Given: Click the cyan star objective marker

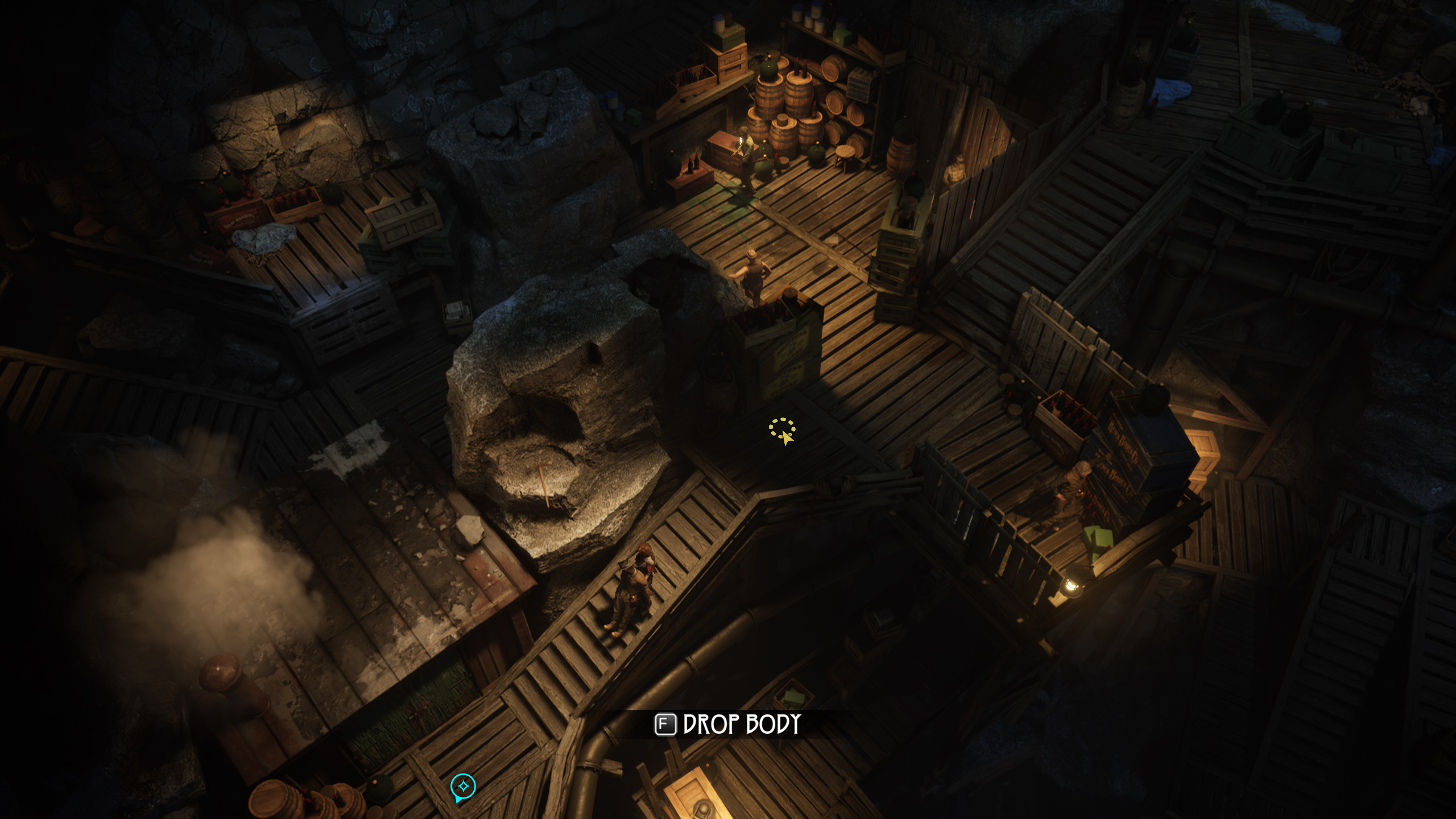Looking at the screenshot, I should click(x=463, y=787).
